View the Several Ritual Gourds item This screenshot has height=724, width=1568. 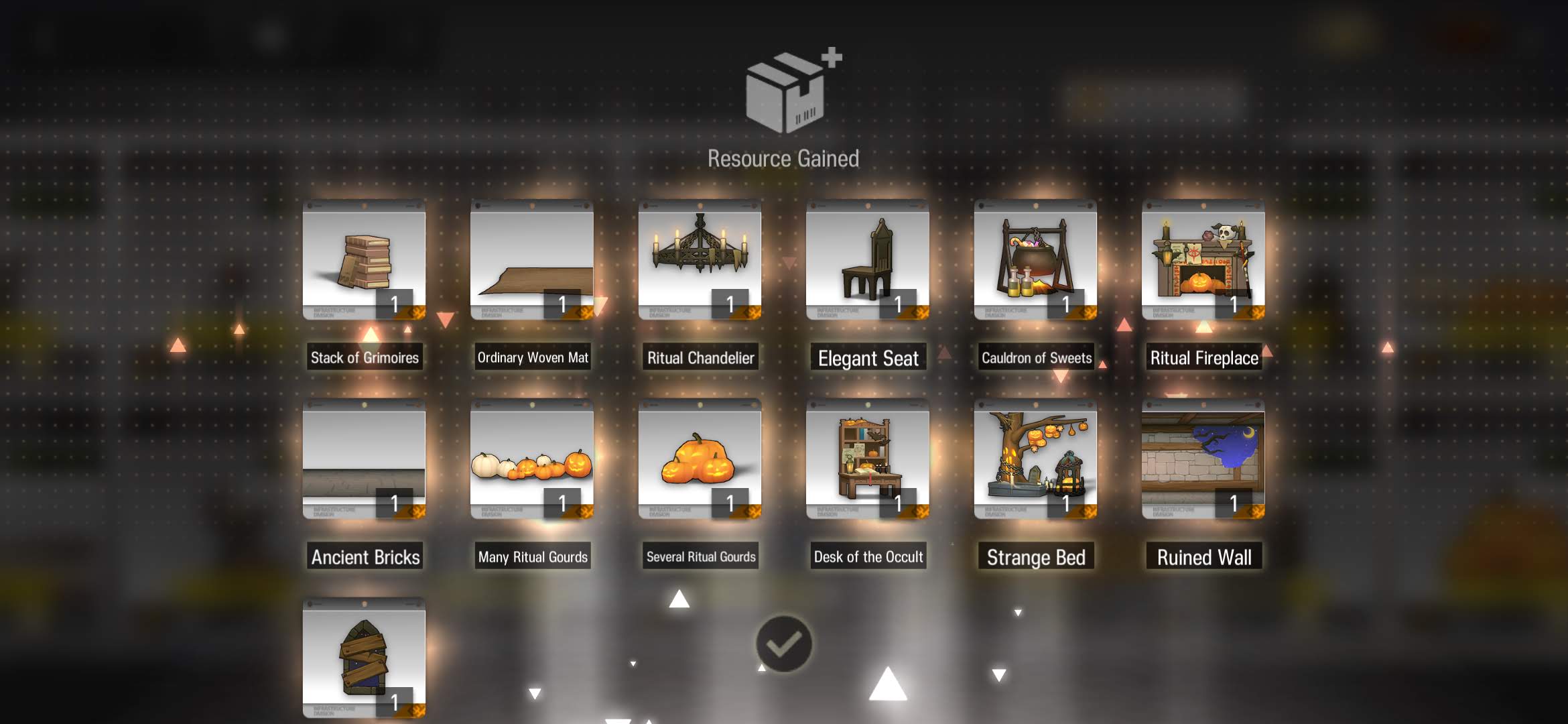coord(700,459)
